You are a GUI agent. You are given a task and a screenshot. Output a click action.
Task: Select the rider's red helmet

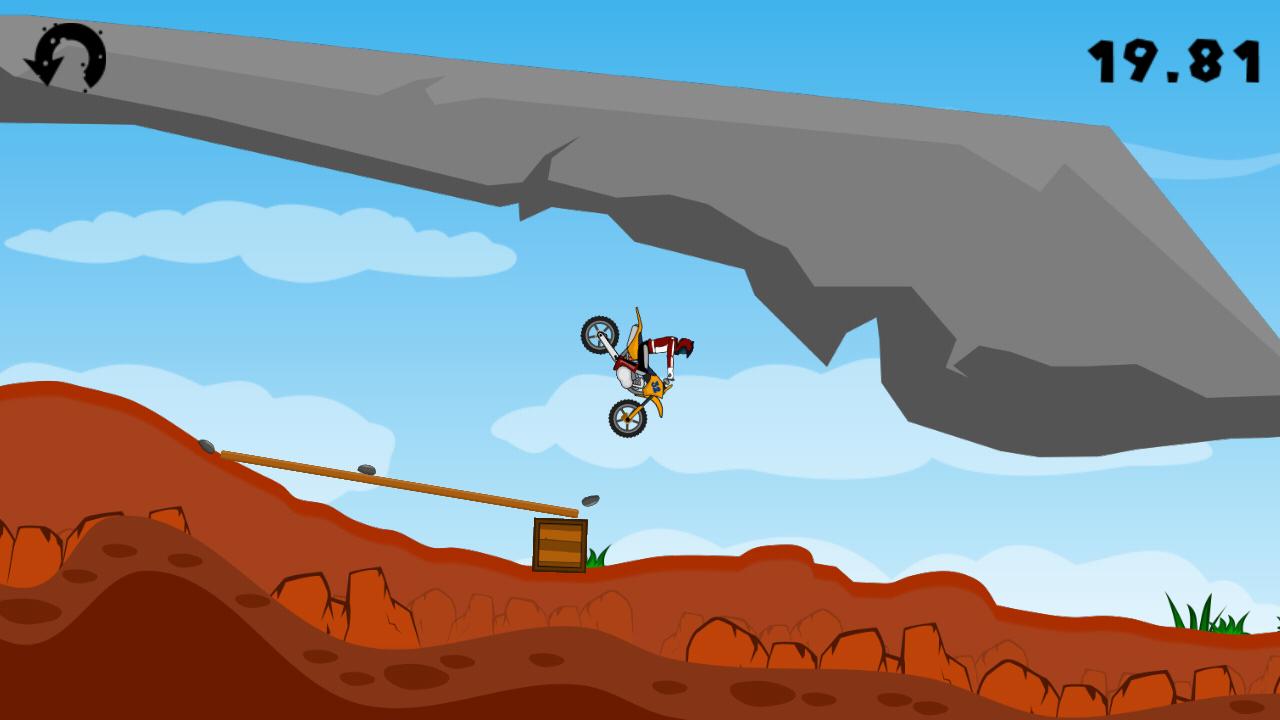pyautogui.click(x=686, y=345)
